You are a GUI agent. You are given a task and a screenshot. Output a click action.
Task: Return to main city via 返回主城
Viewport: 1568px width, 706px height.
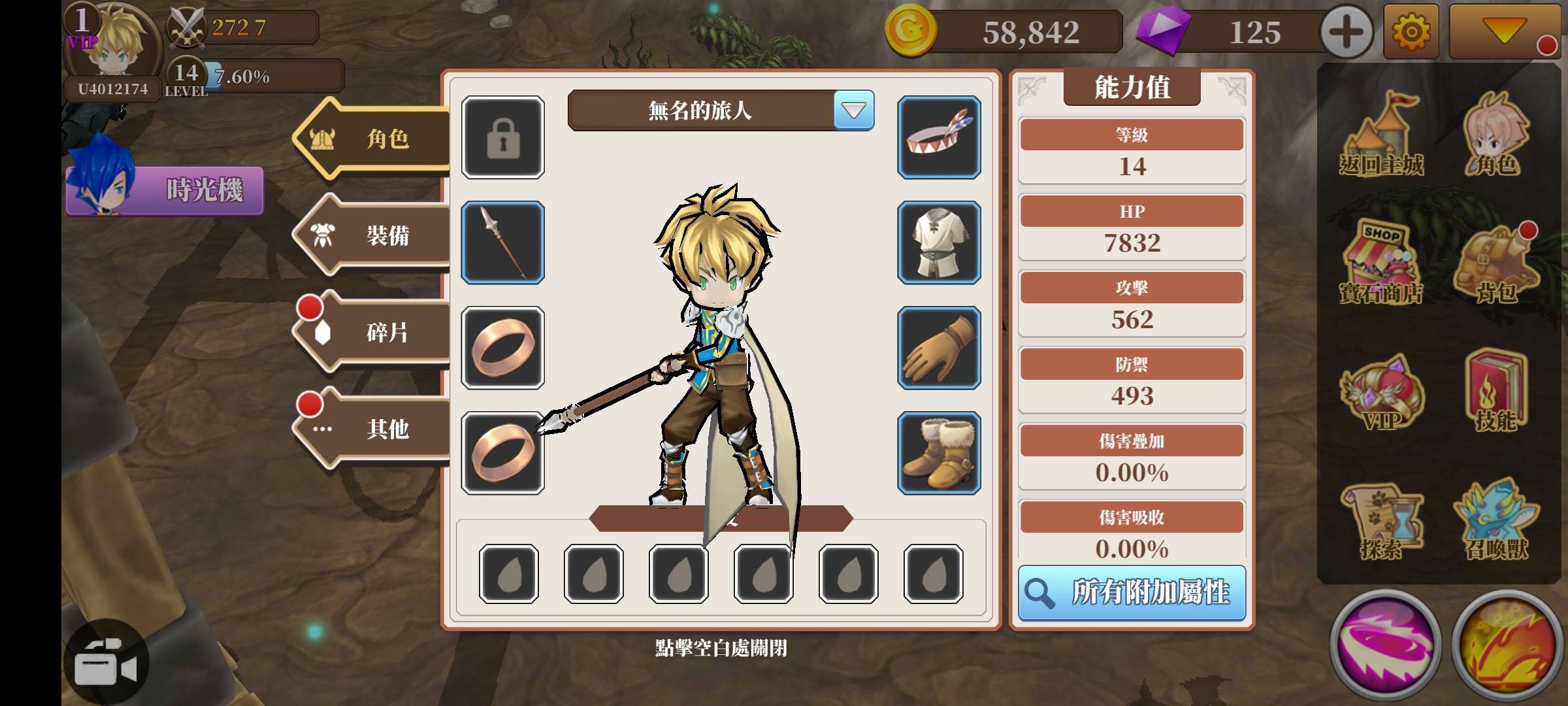click(1381, 137)
